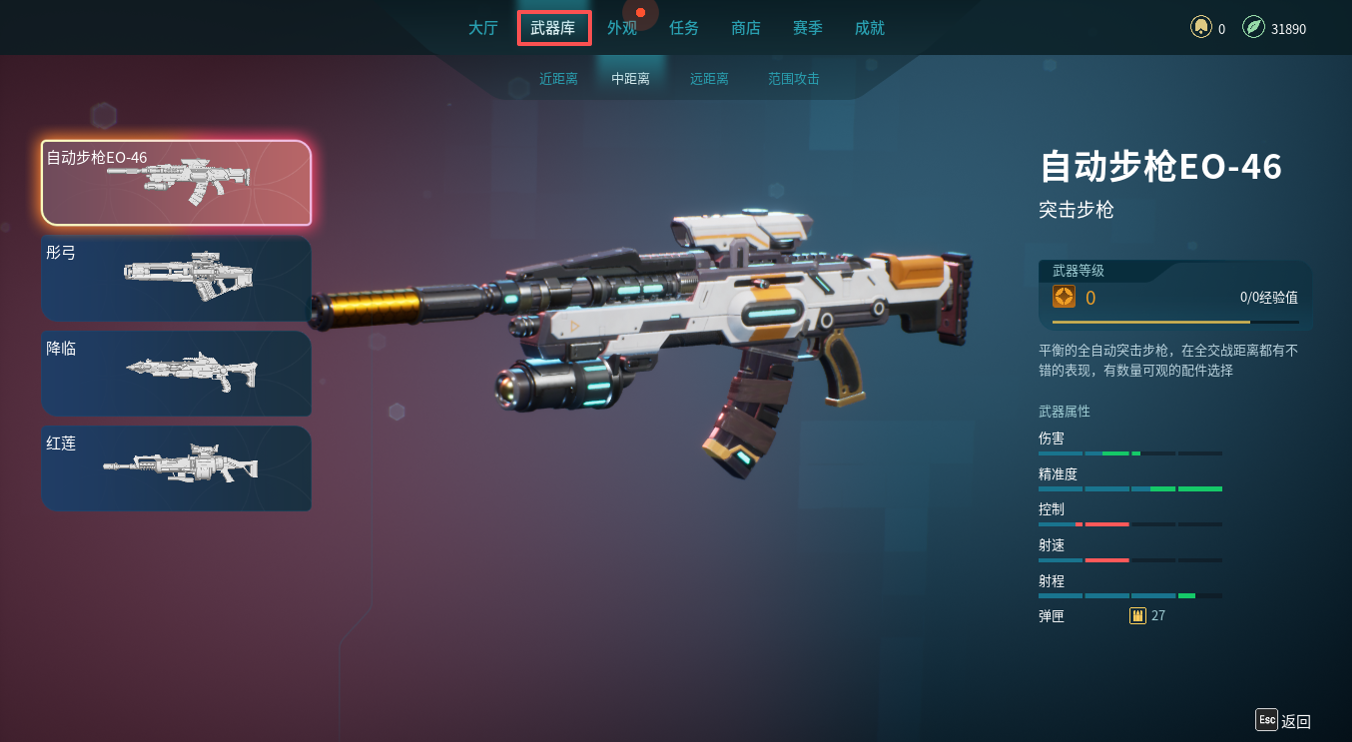Screen dimensions: 1352x742
Task: Click the green leaf currency icon
Action: (1253, 27)
